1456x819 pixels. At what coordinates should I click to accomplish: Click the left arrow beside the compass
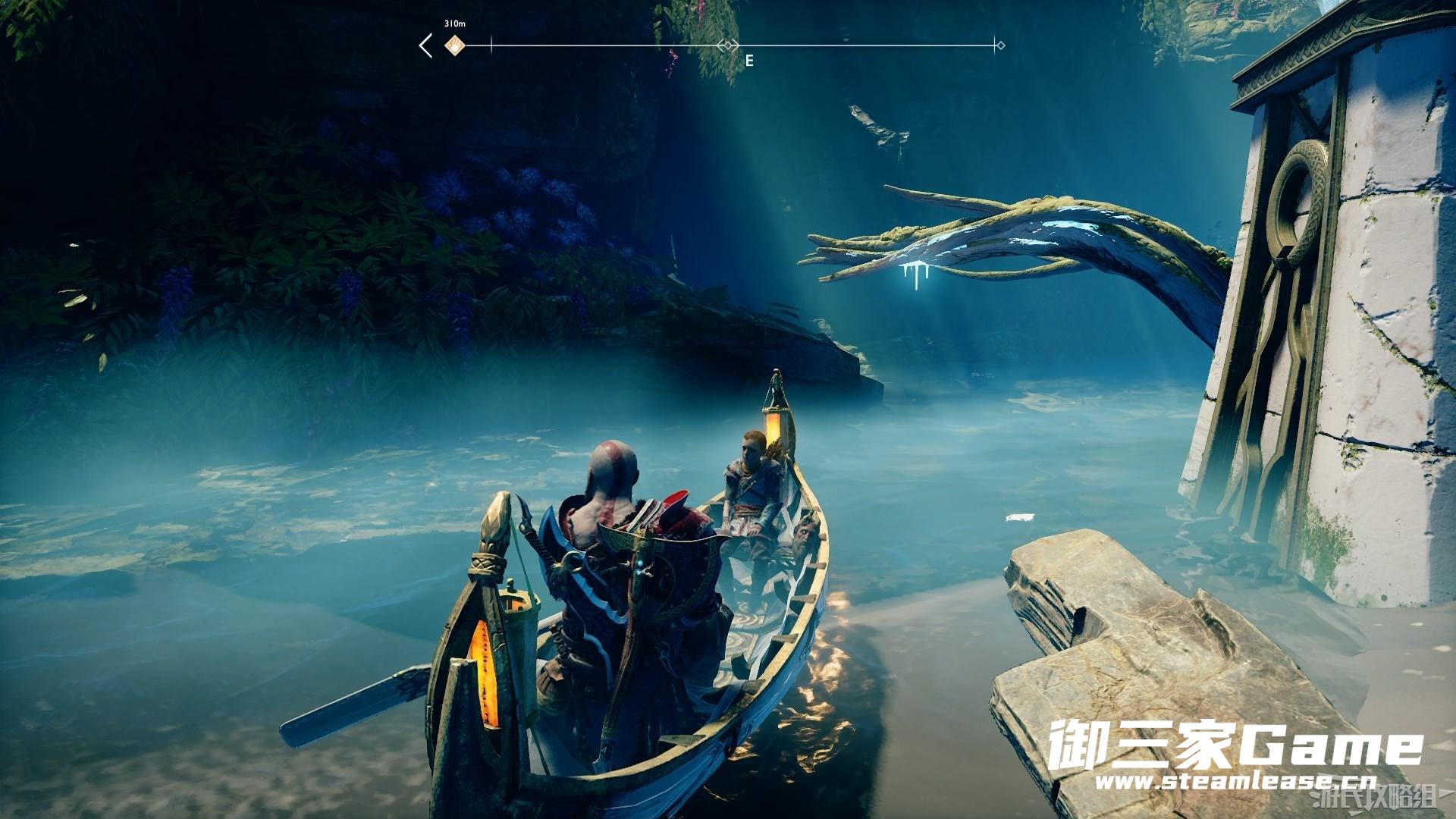pos(425,45)
